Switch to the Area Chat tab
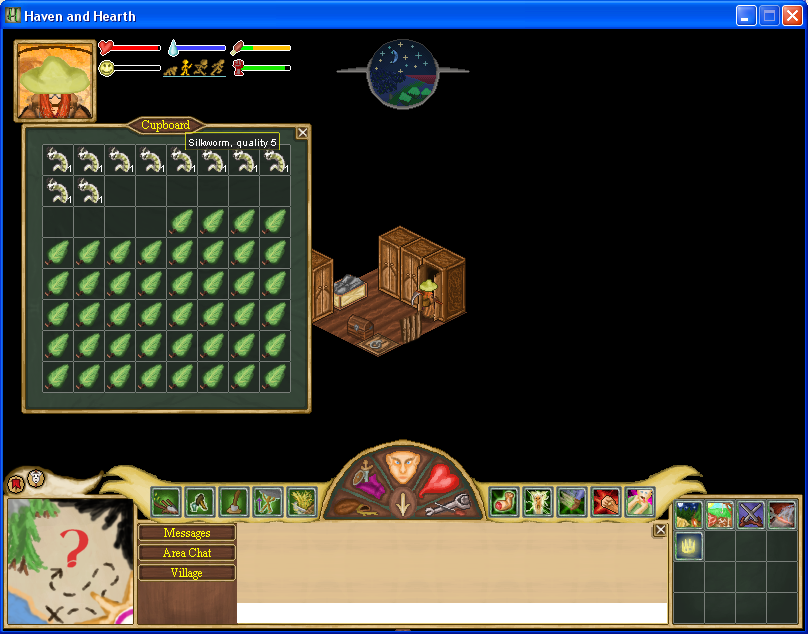808x634 pixels. [187, 553]
